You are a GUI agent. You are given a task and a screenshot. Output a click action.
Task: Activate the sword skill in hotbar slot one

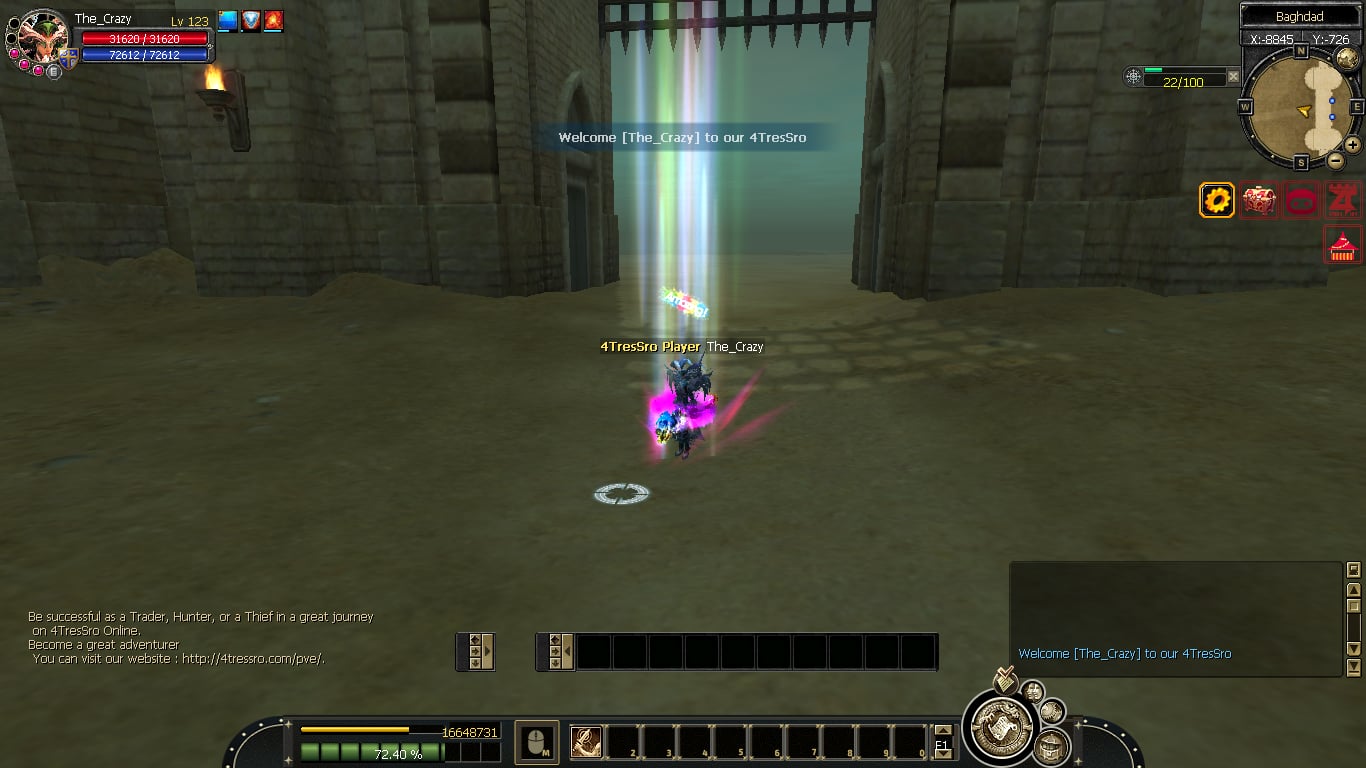586,742
